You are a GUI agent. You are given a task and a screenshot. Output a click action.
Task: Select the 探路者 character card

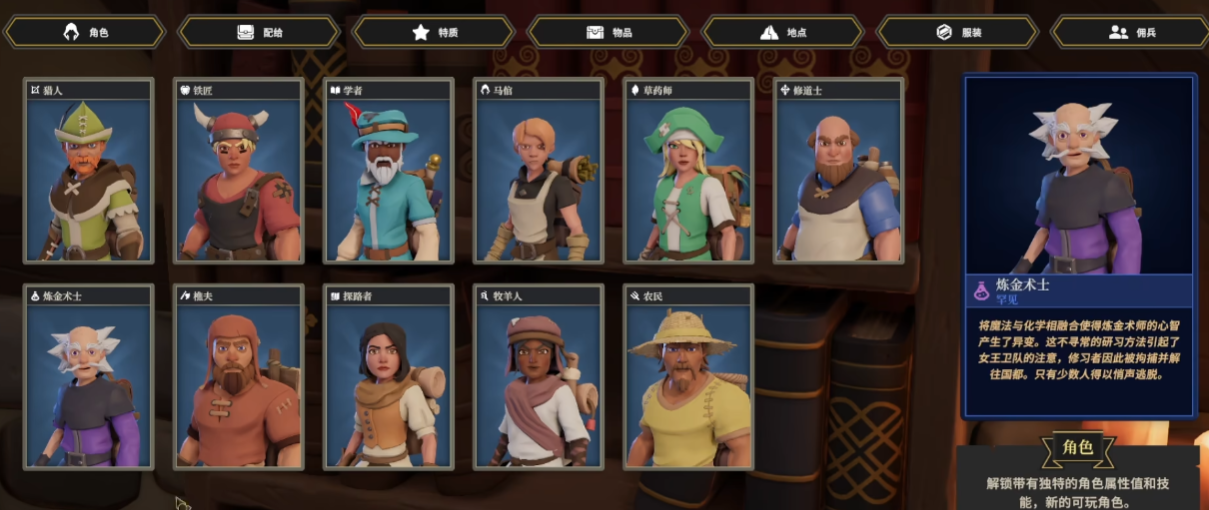pyautogui.click(x=389, y=377)
